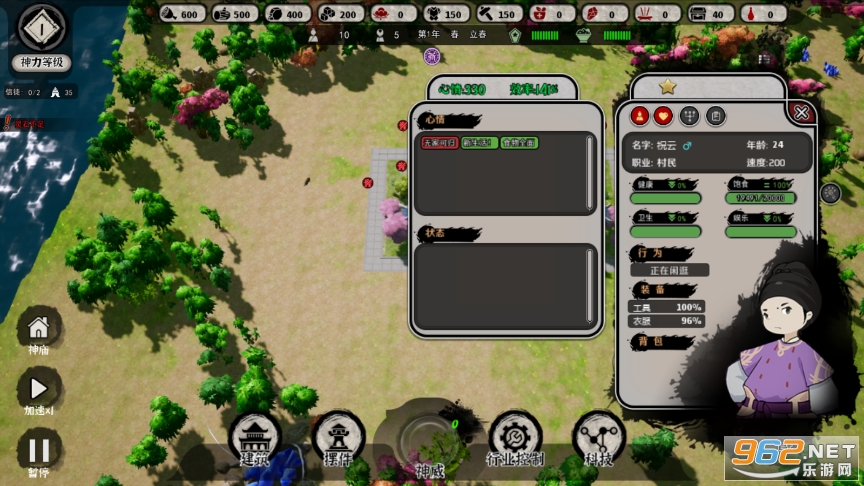Click the red warning alert message
Viewport: 864px width, 486px height.
coord(25,124)
